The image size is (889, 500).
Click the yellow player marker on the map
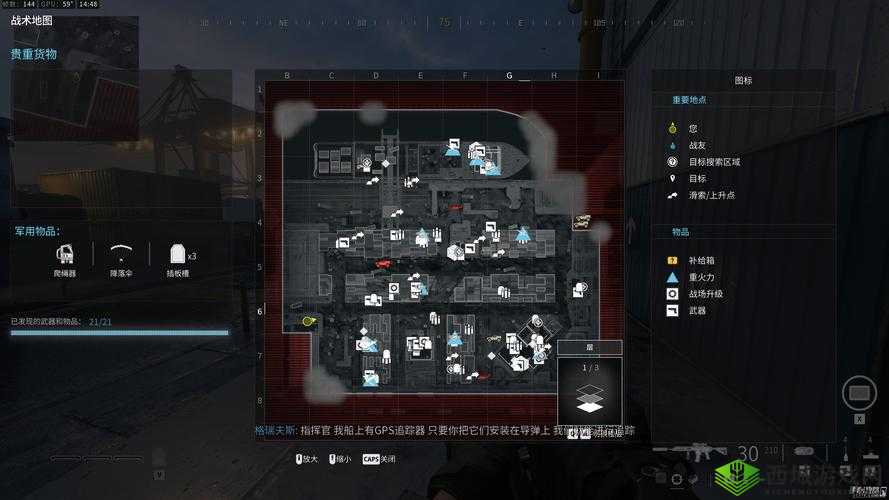click(308, 321)
